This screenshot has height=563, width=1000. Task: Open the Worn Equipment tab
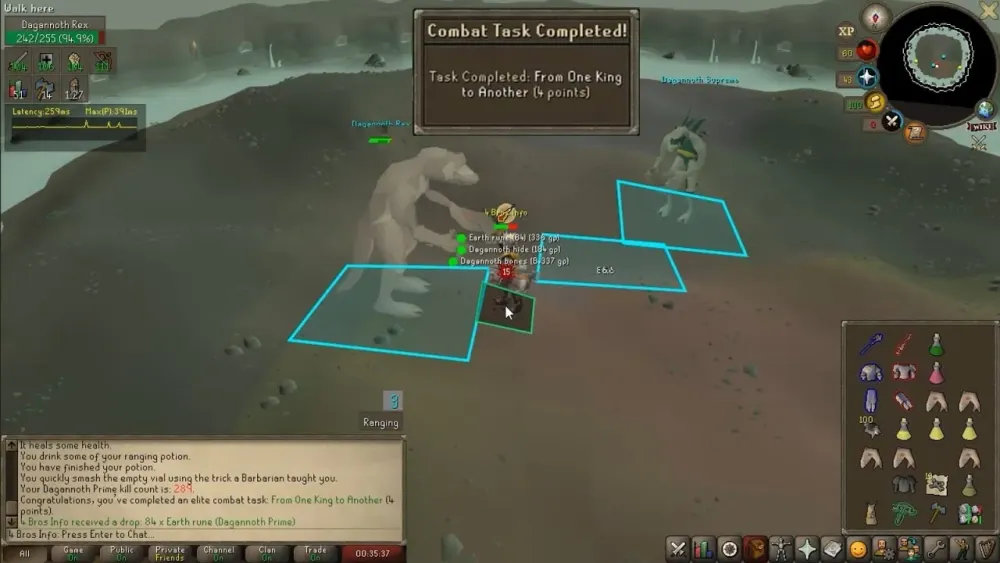[780, 548]
